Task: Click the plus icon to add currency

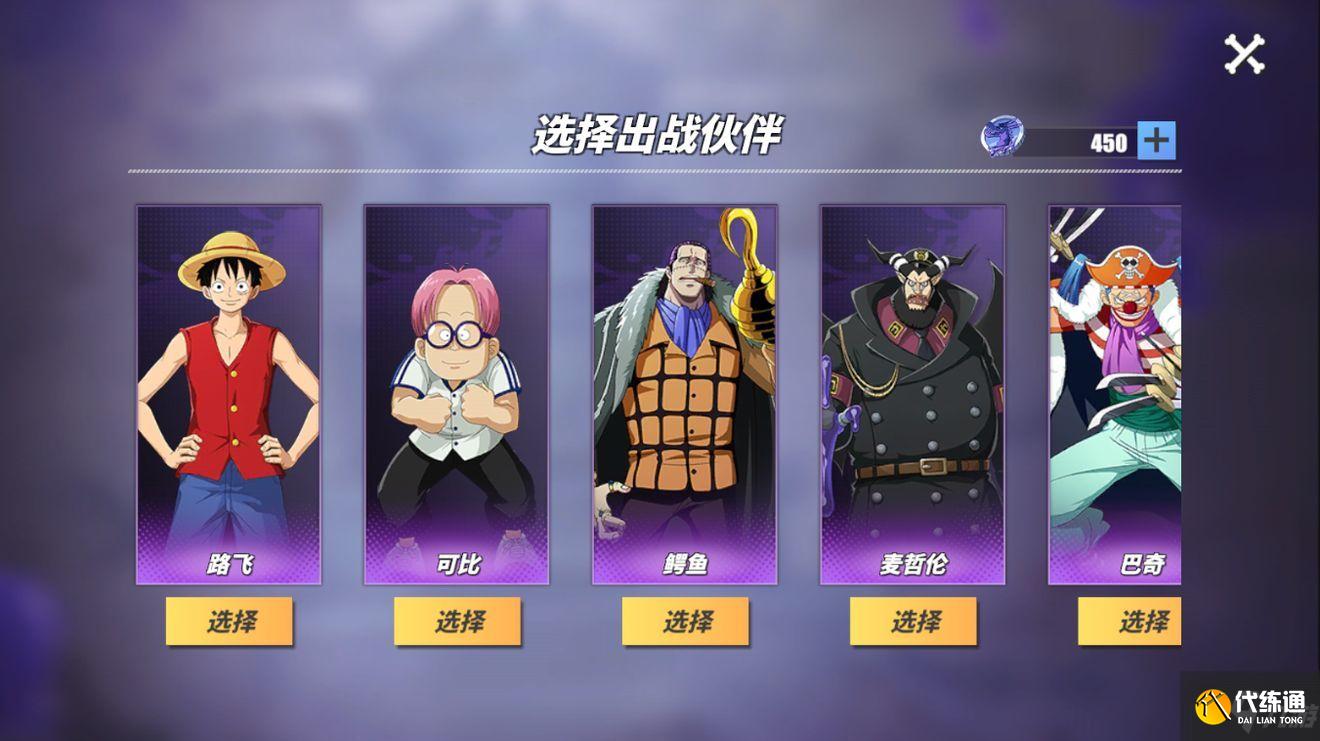Action: click(x=1155, y=140)
